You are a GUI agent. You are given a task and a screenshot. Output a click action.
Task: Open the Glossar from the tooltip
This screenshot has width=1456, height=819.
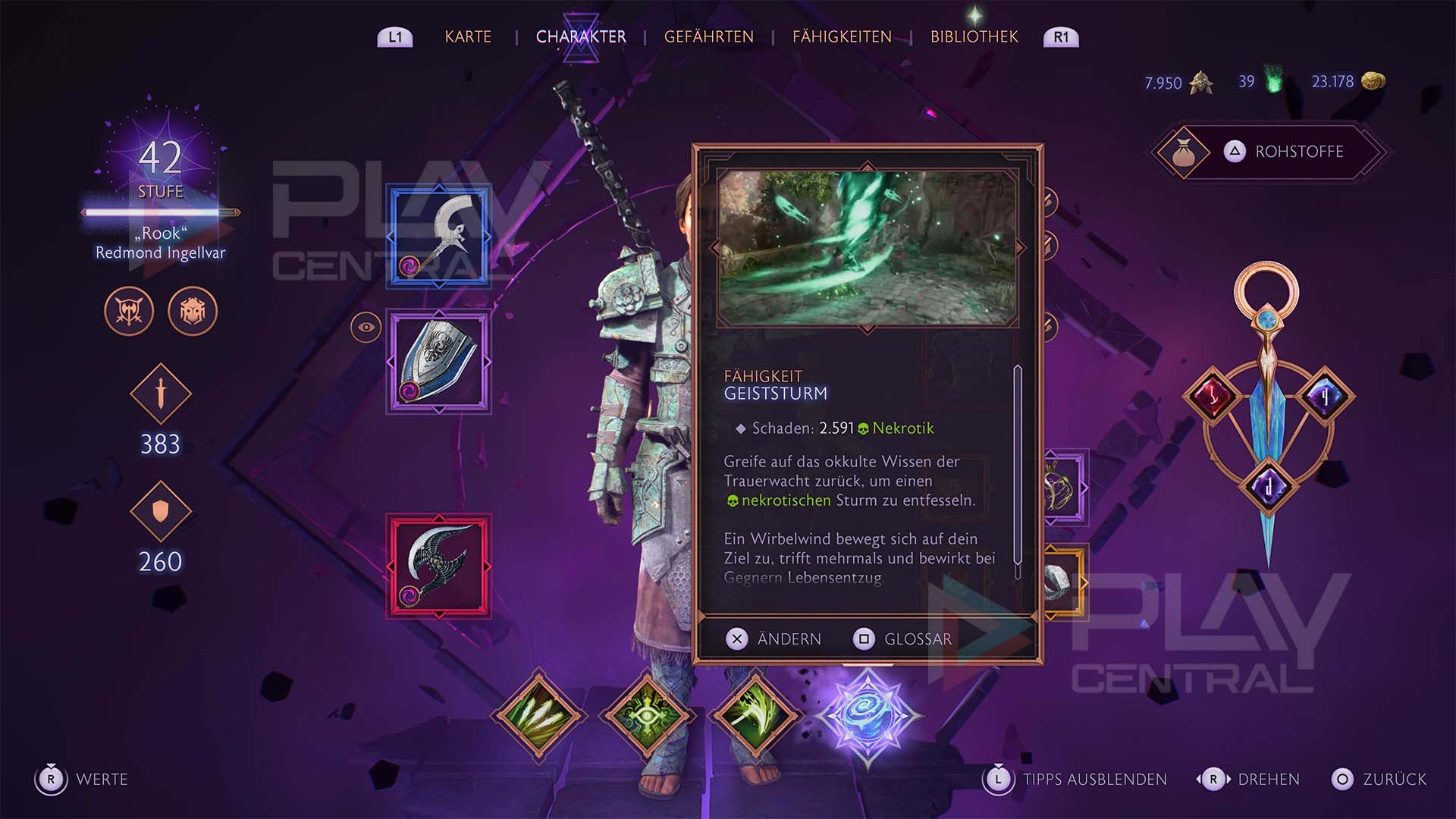click(x=902, y=639)
